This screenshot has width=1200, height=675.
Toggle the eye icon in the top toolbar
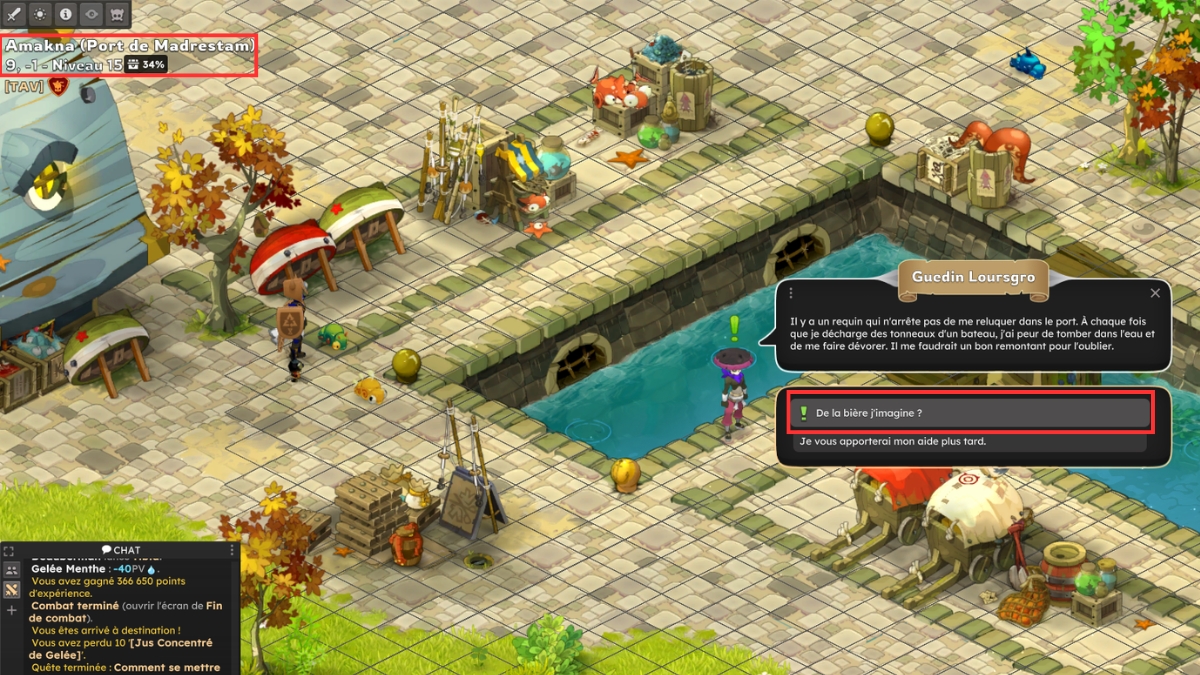point(92,15)
